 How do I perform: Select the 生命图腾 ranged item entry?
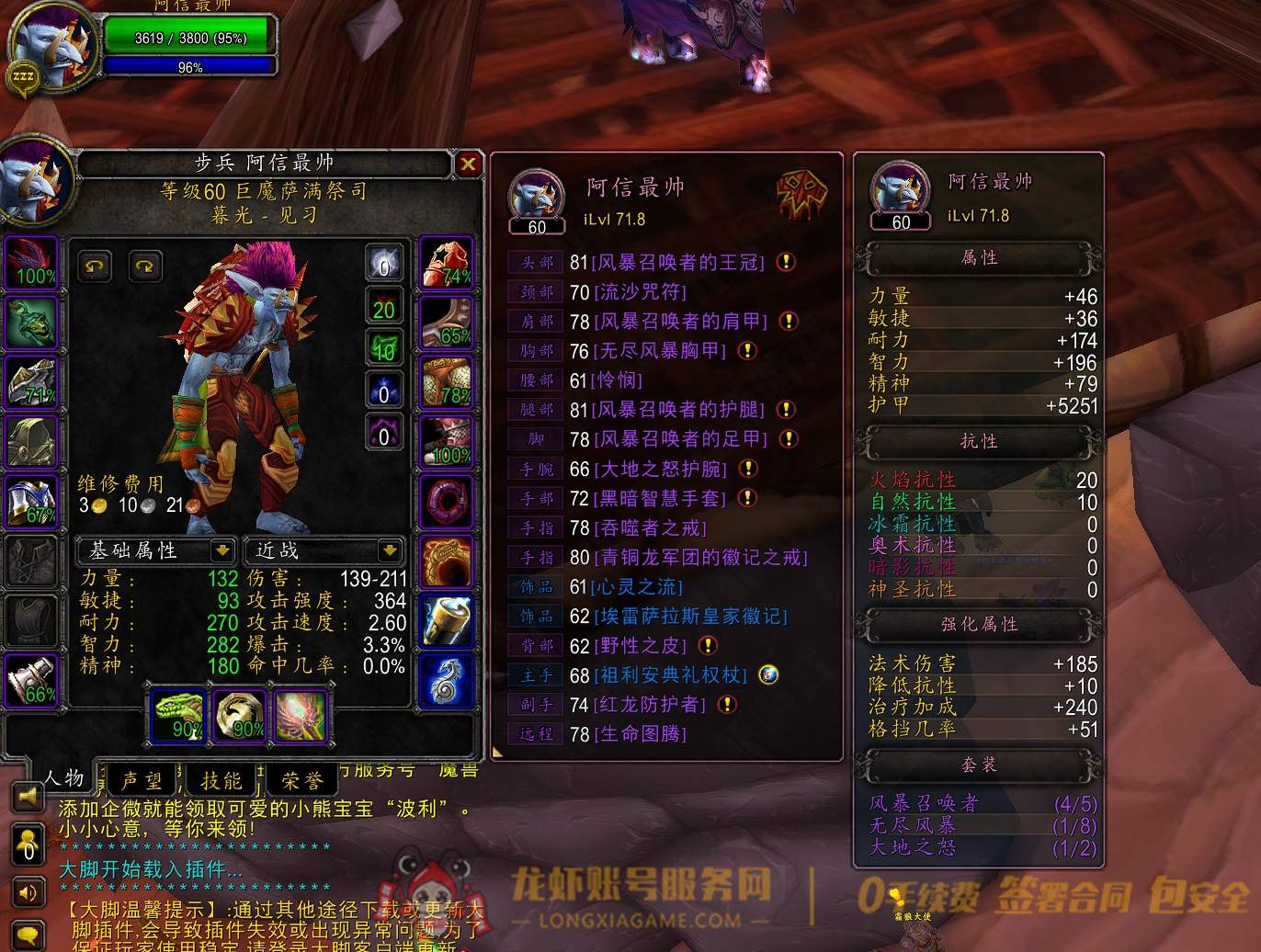click(641, 734)
